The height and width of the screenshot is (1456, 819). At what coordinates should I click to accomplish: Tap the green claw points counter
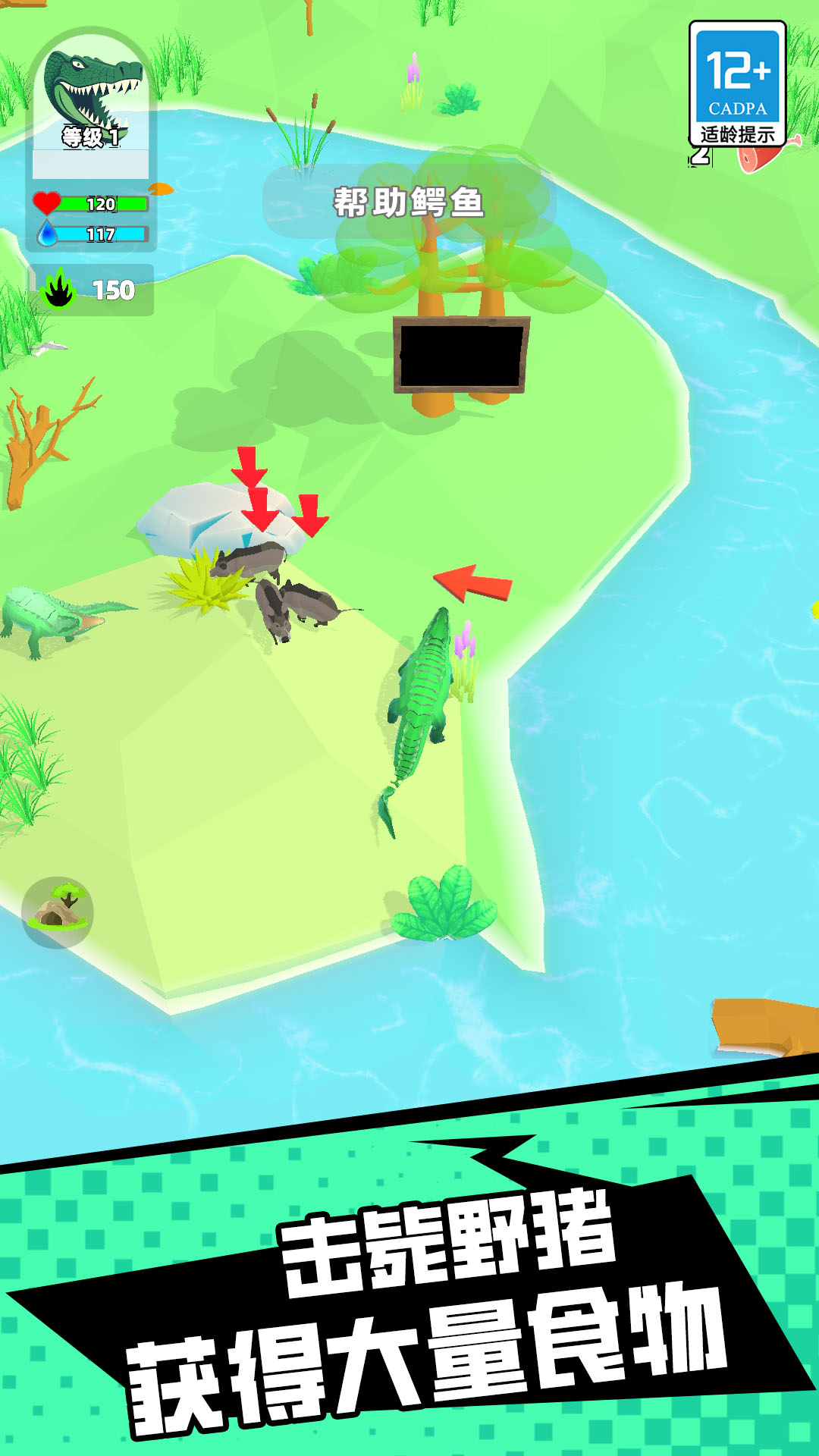91,290
